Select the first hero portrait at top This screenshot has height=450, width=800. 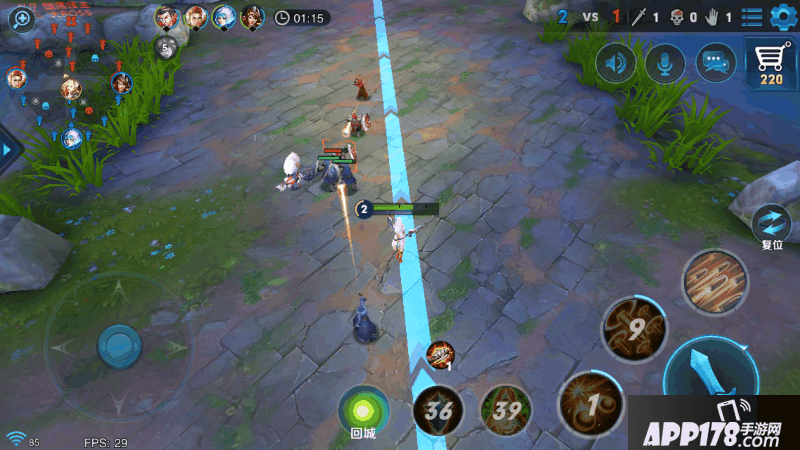[x=167, y=17]
